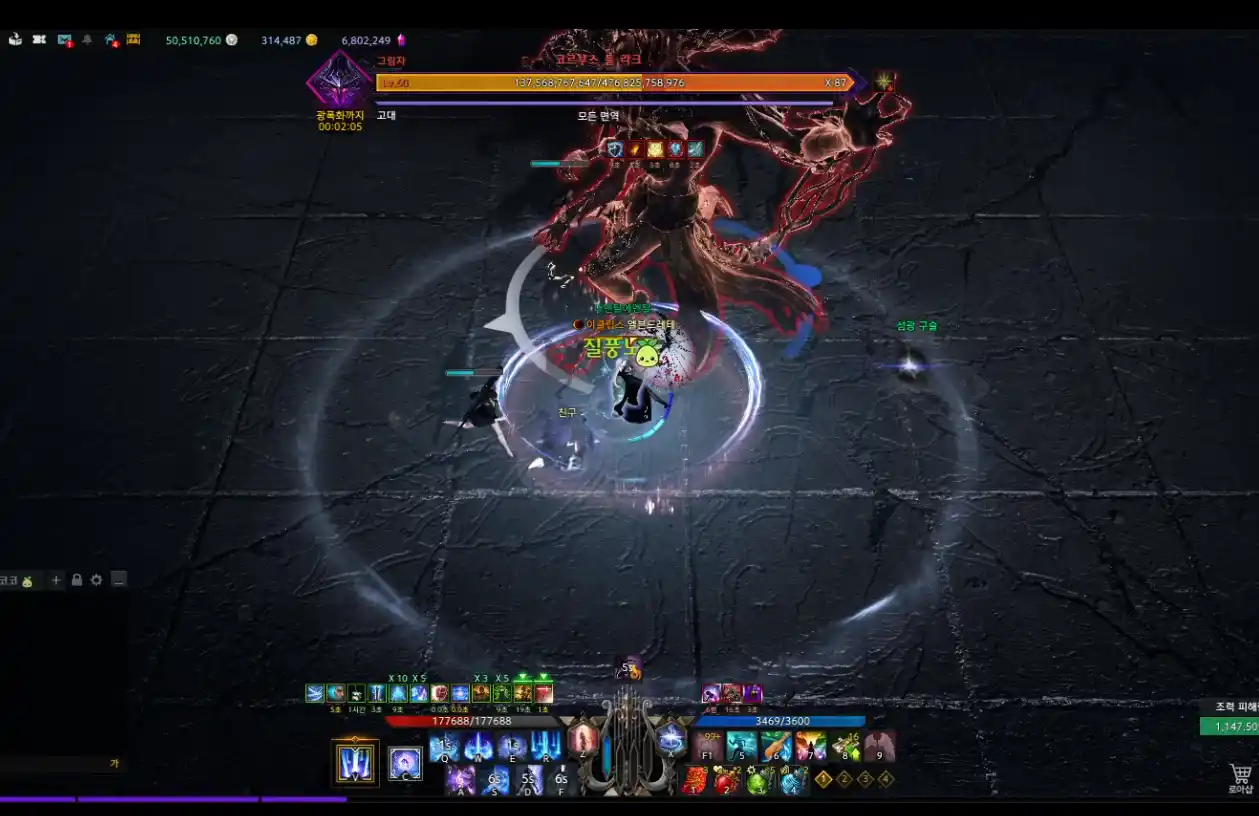Click the yellow ticket icon in top bar

133,40
